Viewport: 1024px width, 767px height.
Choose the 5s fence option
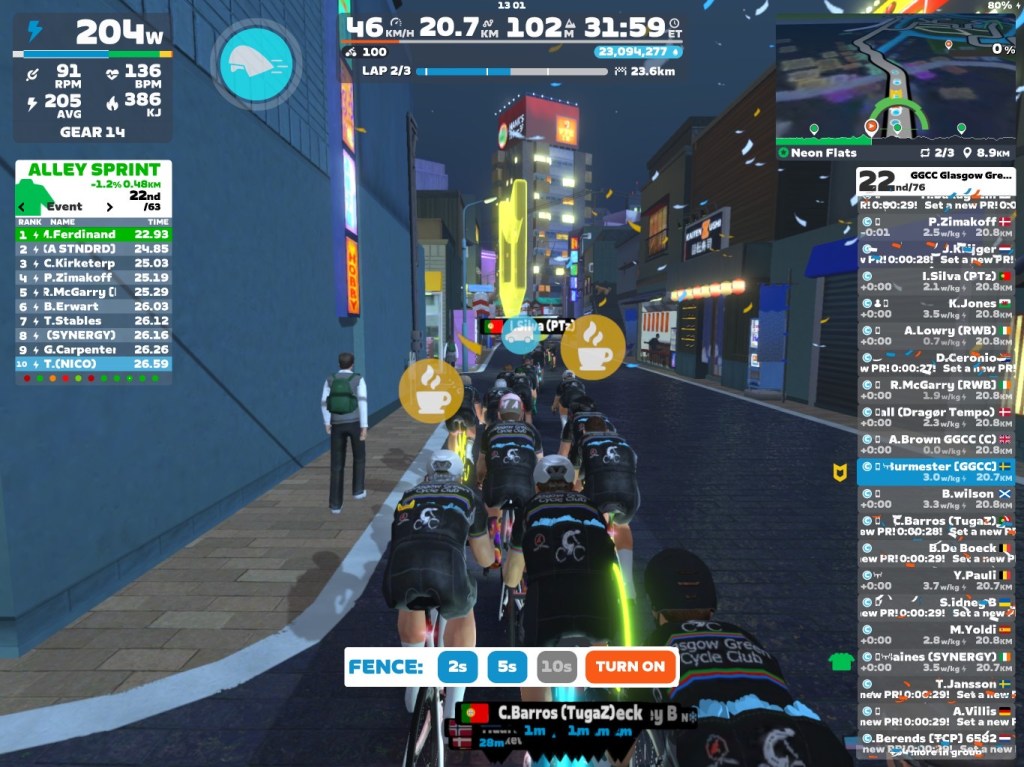tap(508, 667)
